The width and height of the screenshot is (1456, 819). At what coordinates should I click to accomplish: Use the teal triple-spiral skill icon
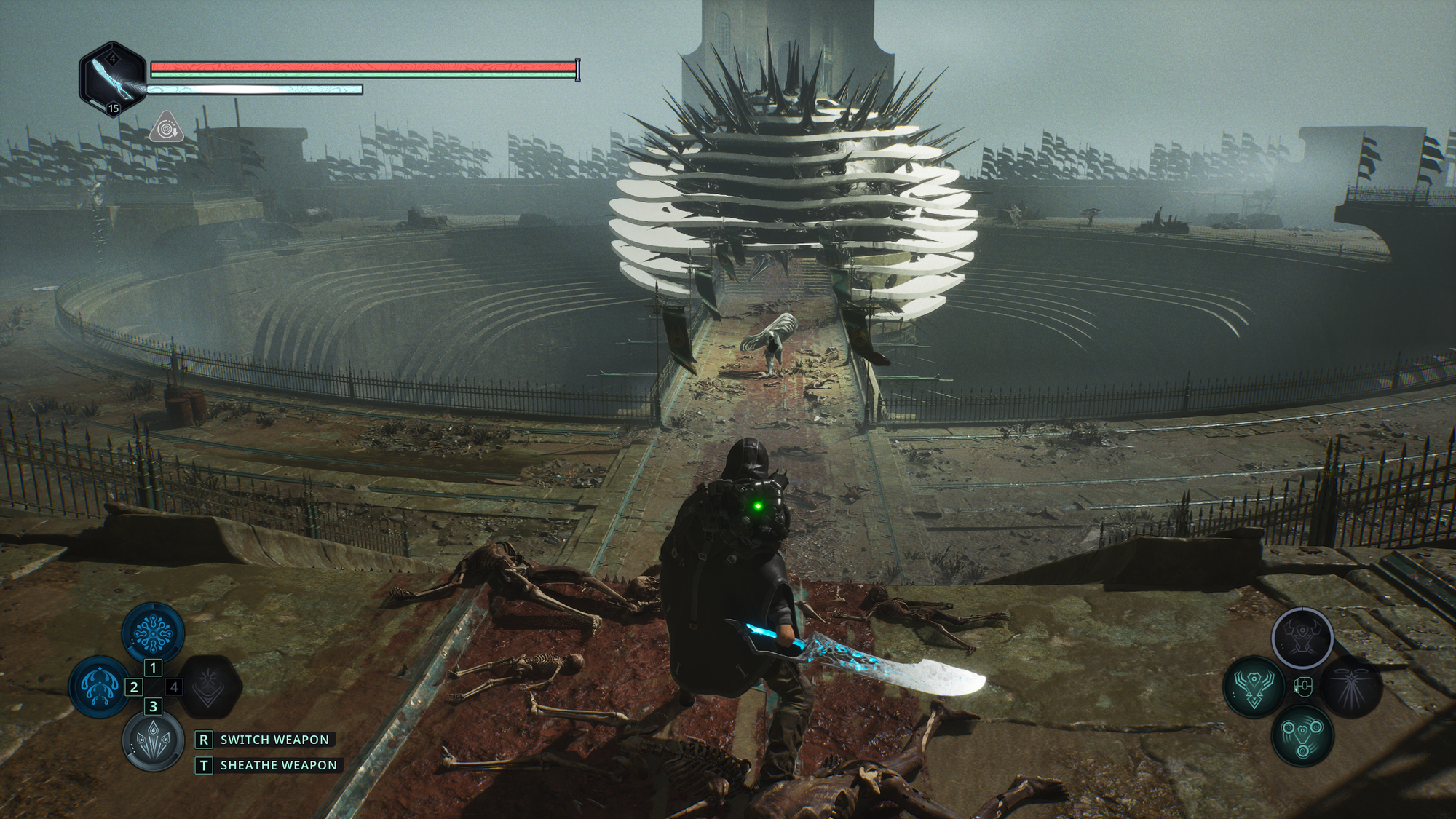(1302, 735)
